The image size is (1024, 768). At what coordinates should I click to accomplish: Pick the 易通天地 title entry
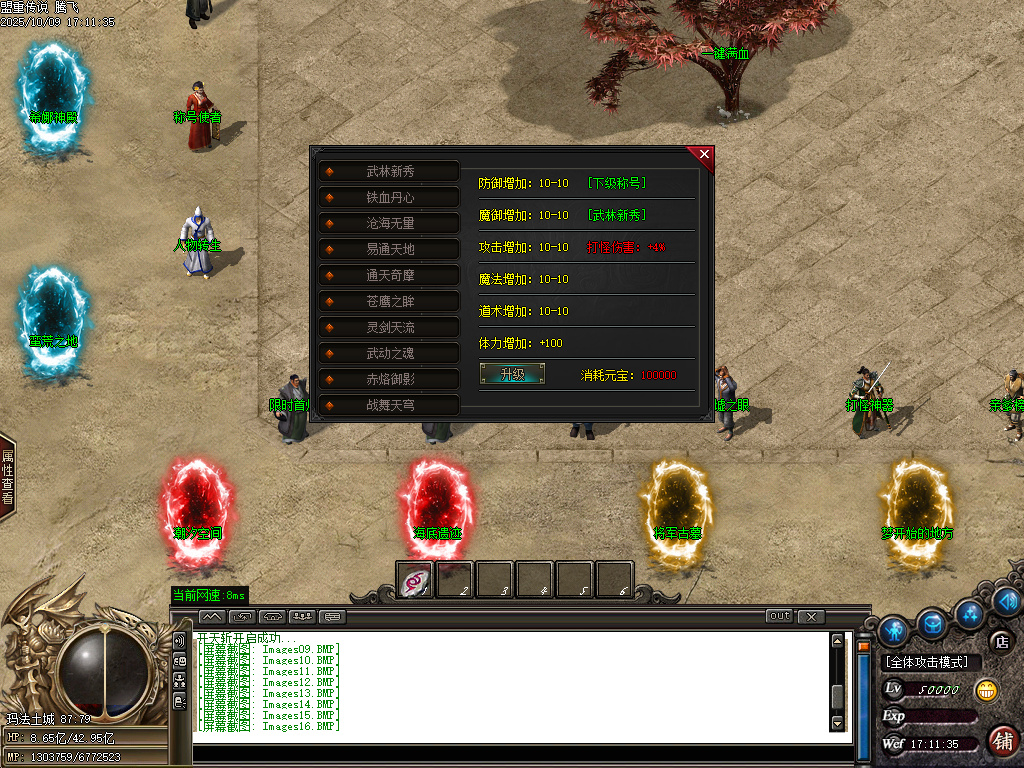[389, 249]
